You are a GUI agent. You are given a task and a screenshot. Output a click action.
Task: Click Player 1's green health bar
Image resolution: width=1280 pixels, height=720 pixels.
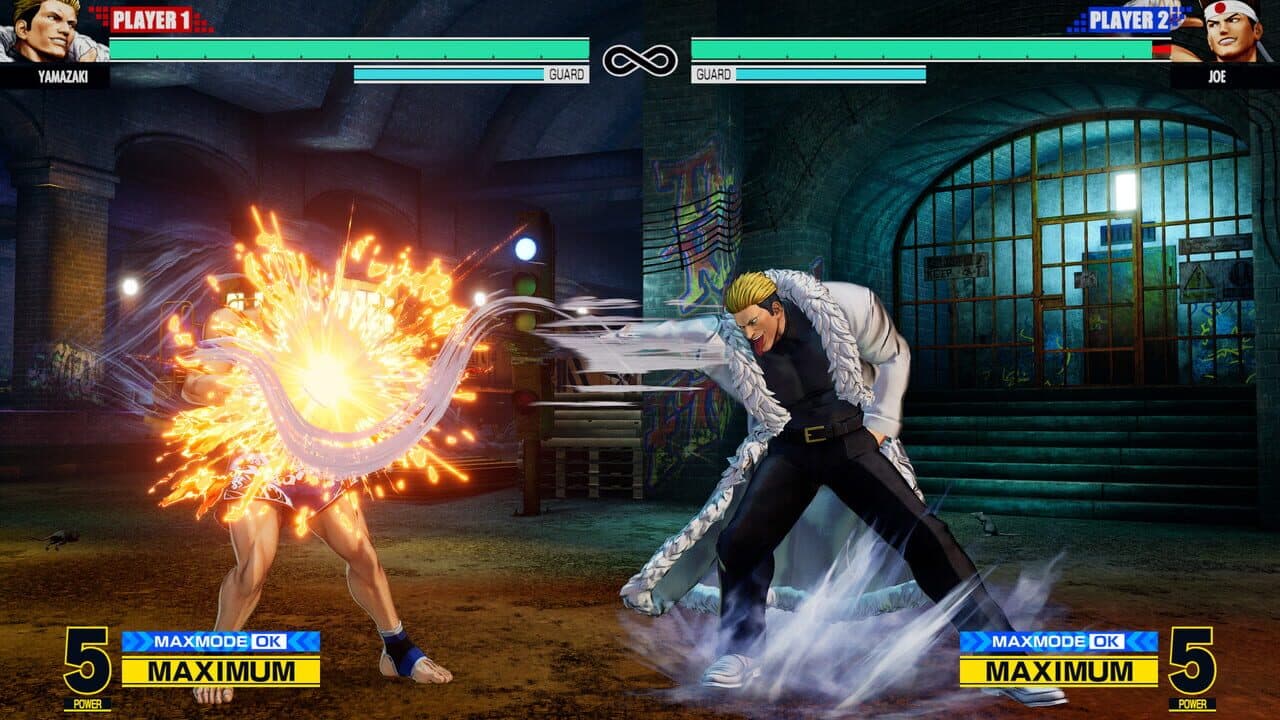tap(350, 48)
